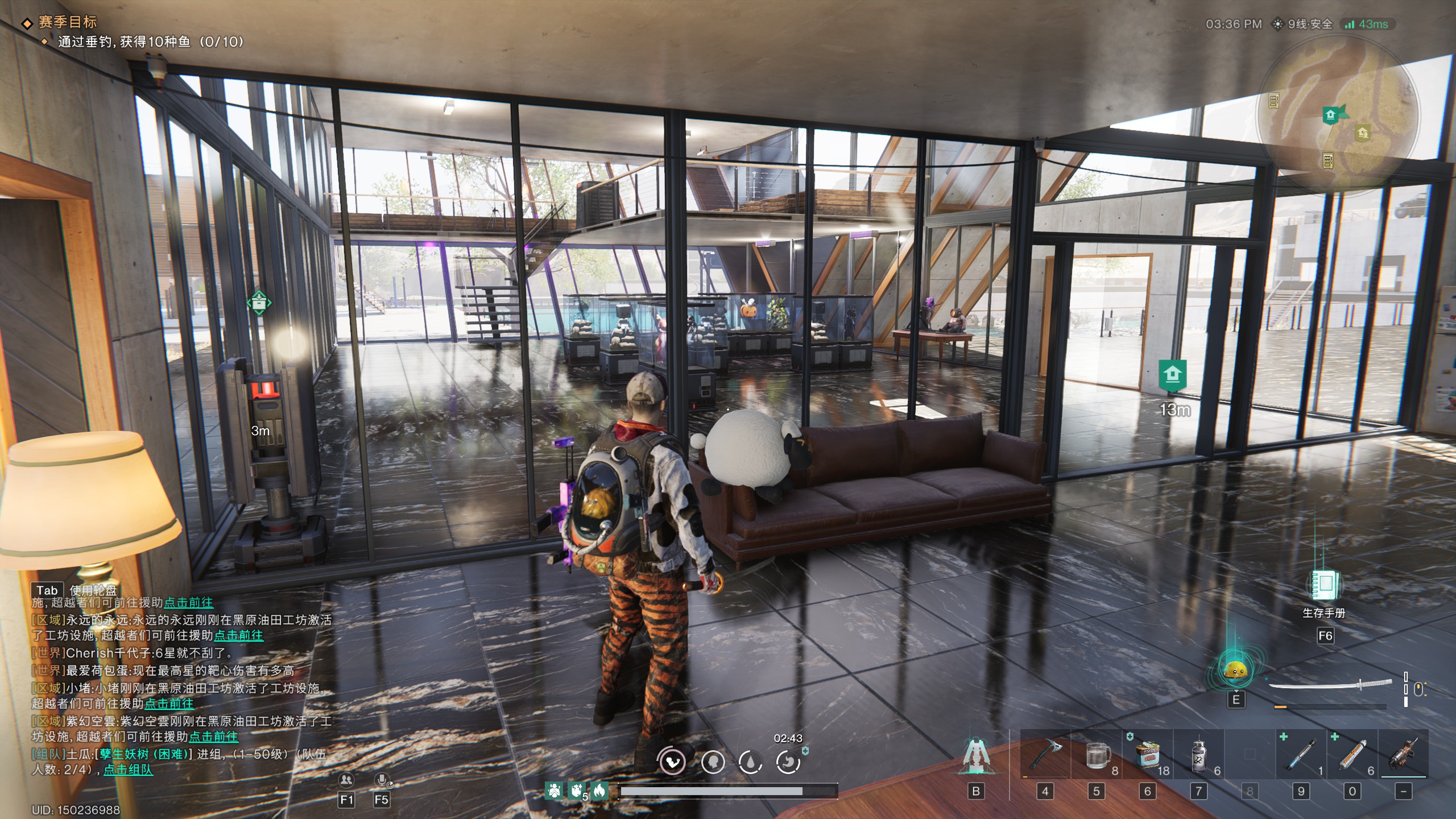Open the 生存手册 survival handbook
This screenshot has height=819, width=1456.
pyautogui.click(x=1325, y=586)
